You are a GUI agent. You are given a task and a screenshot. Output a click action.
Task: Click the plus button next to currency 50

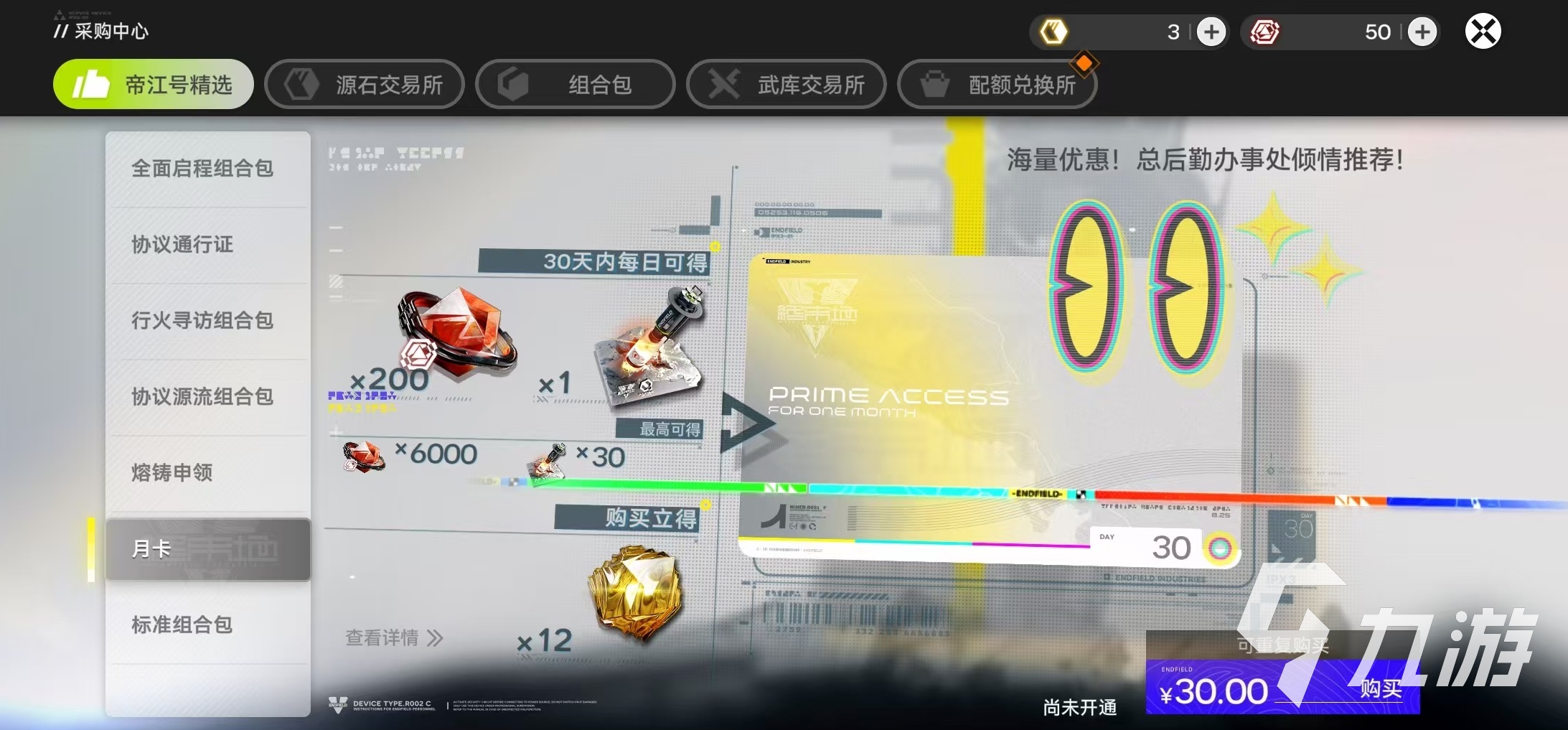(1423, 32)
